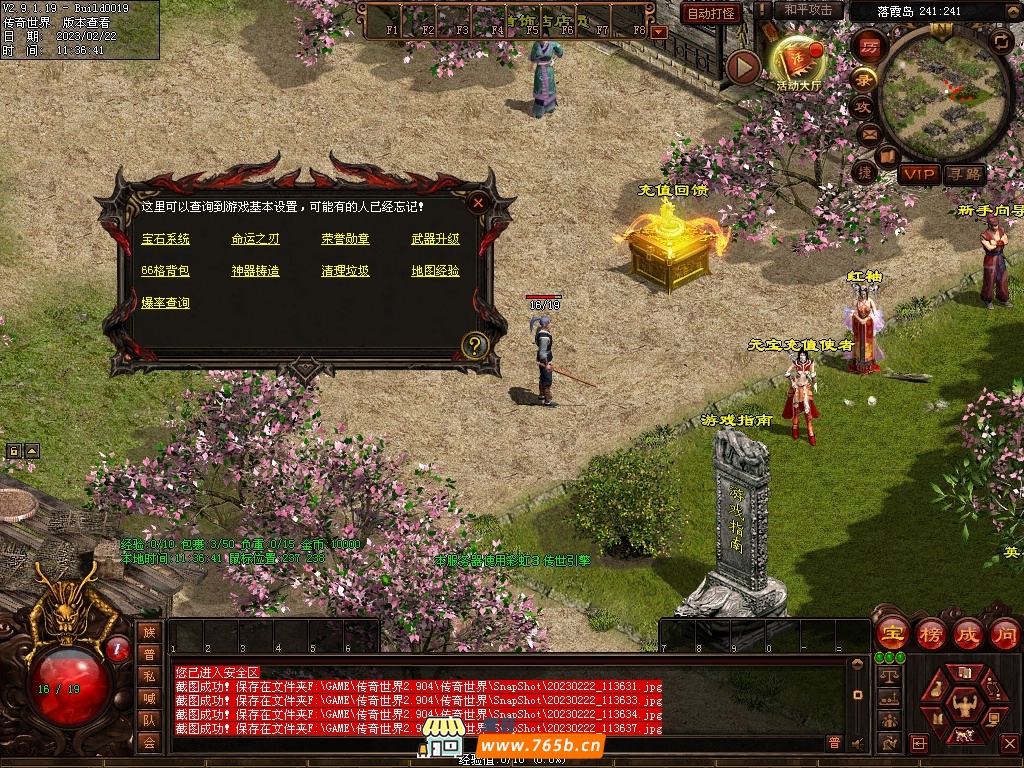Open the 活动大厅 activity hall icon

797,63
